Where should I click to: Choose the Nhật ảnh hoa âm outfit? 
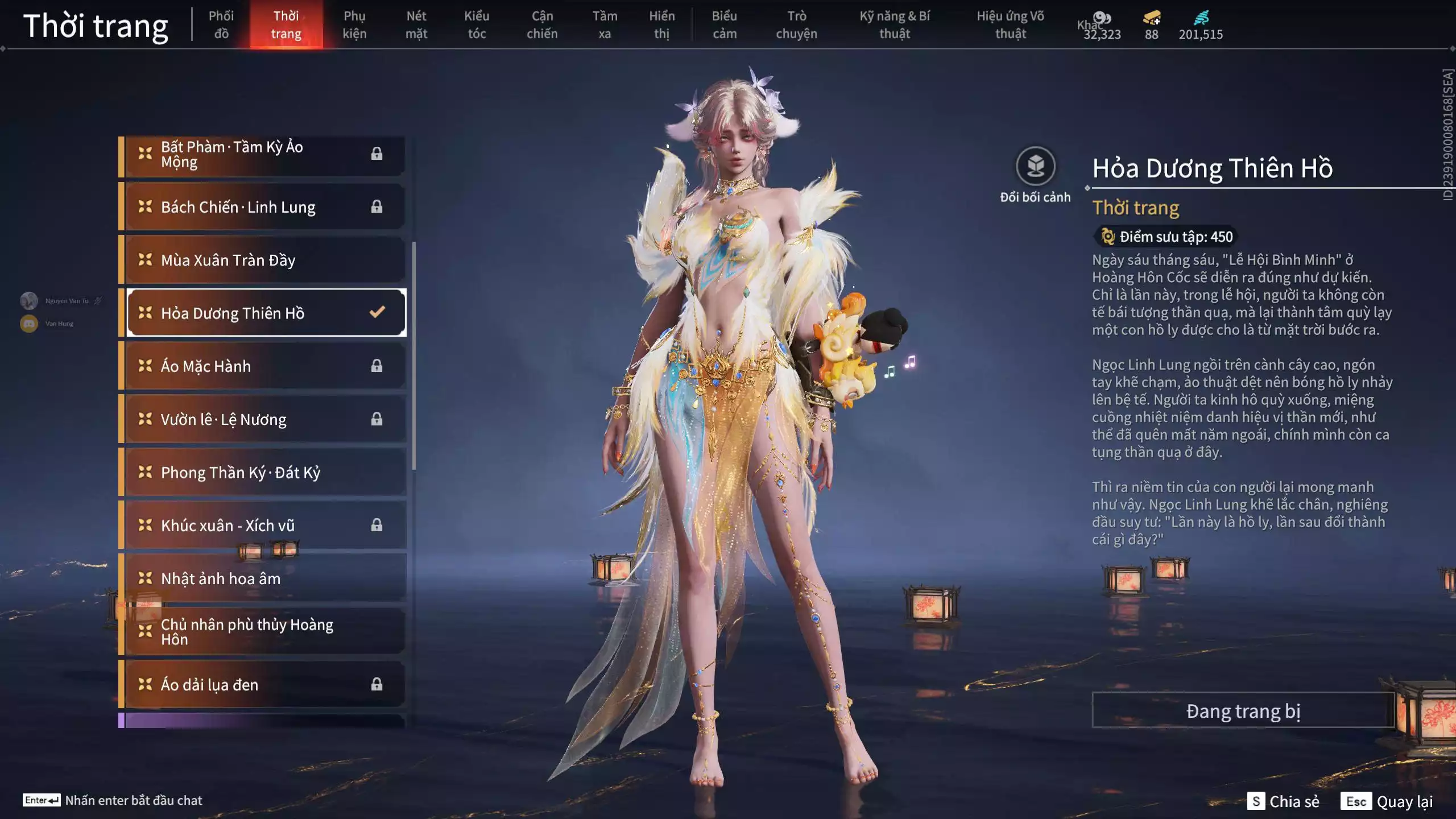(x=265, y=578)
